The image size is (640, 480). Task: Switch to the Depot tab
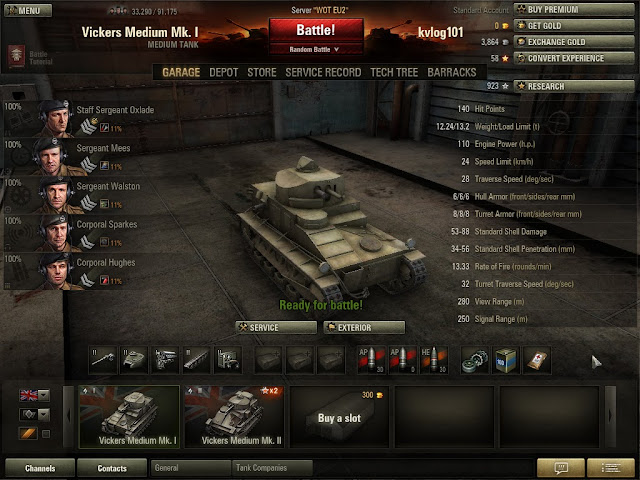click(x=223, y=73)
